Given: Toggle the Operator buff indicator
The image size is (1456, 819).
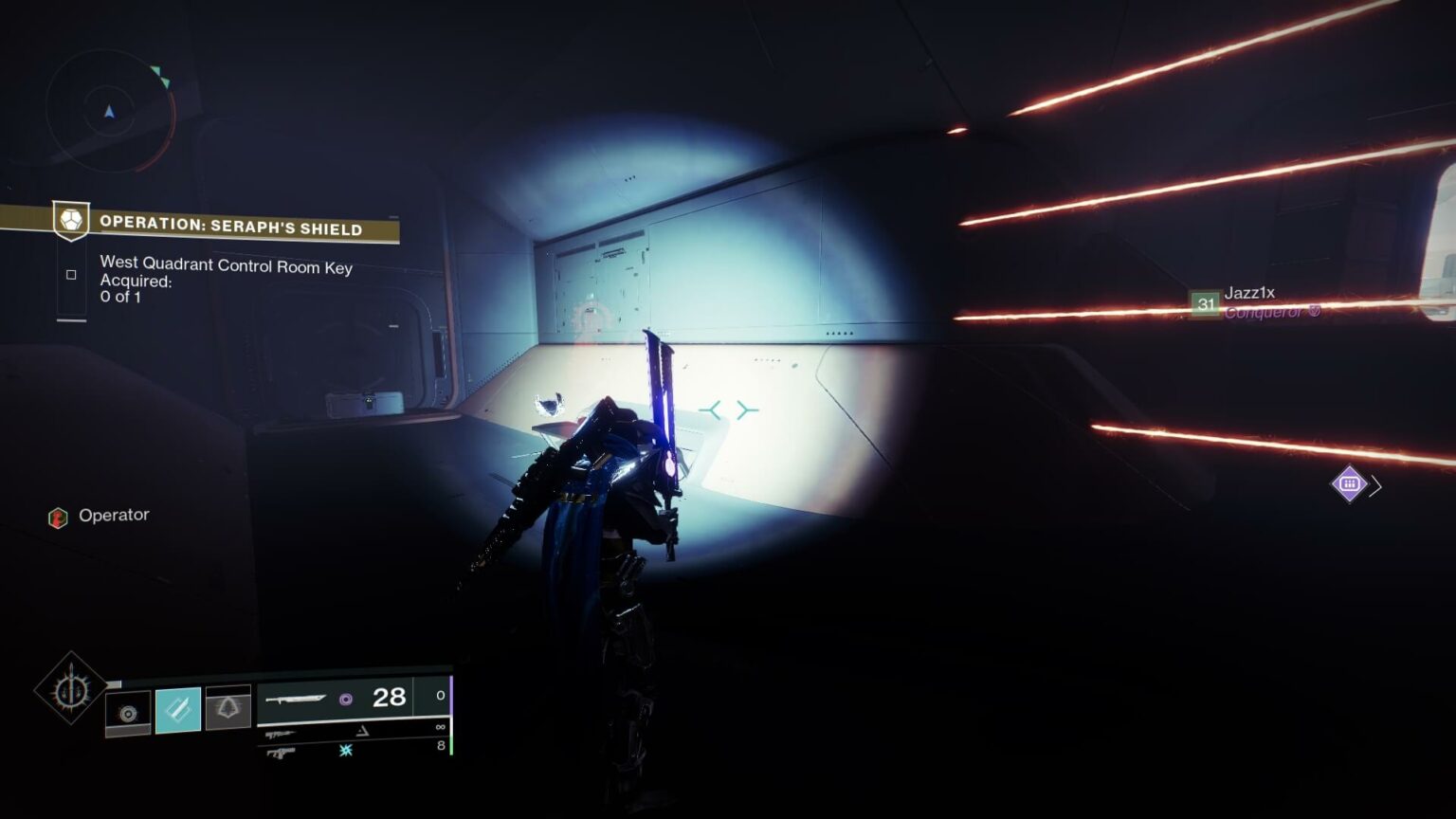Looking at the screenshot, I should 57,515.
